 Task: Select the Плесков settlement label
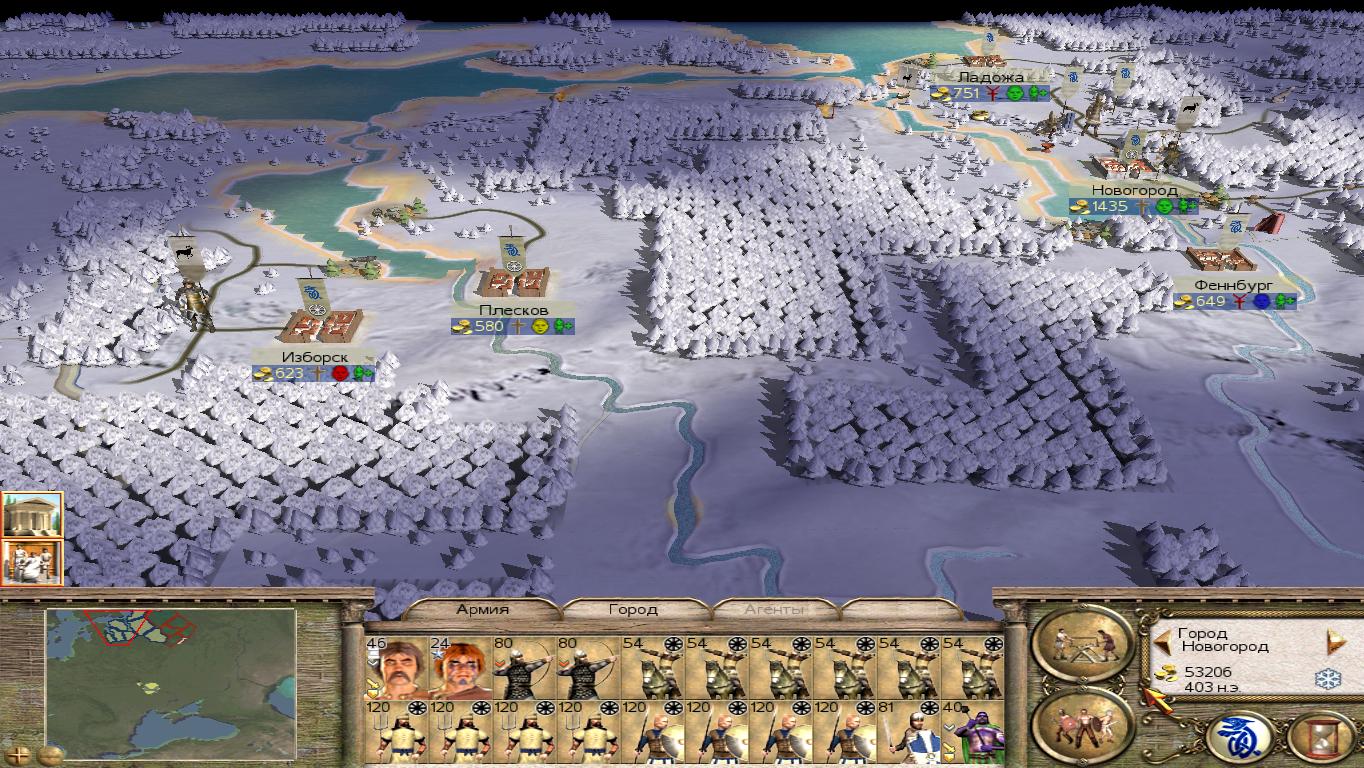(x=513, y=310)
